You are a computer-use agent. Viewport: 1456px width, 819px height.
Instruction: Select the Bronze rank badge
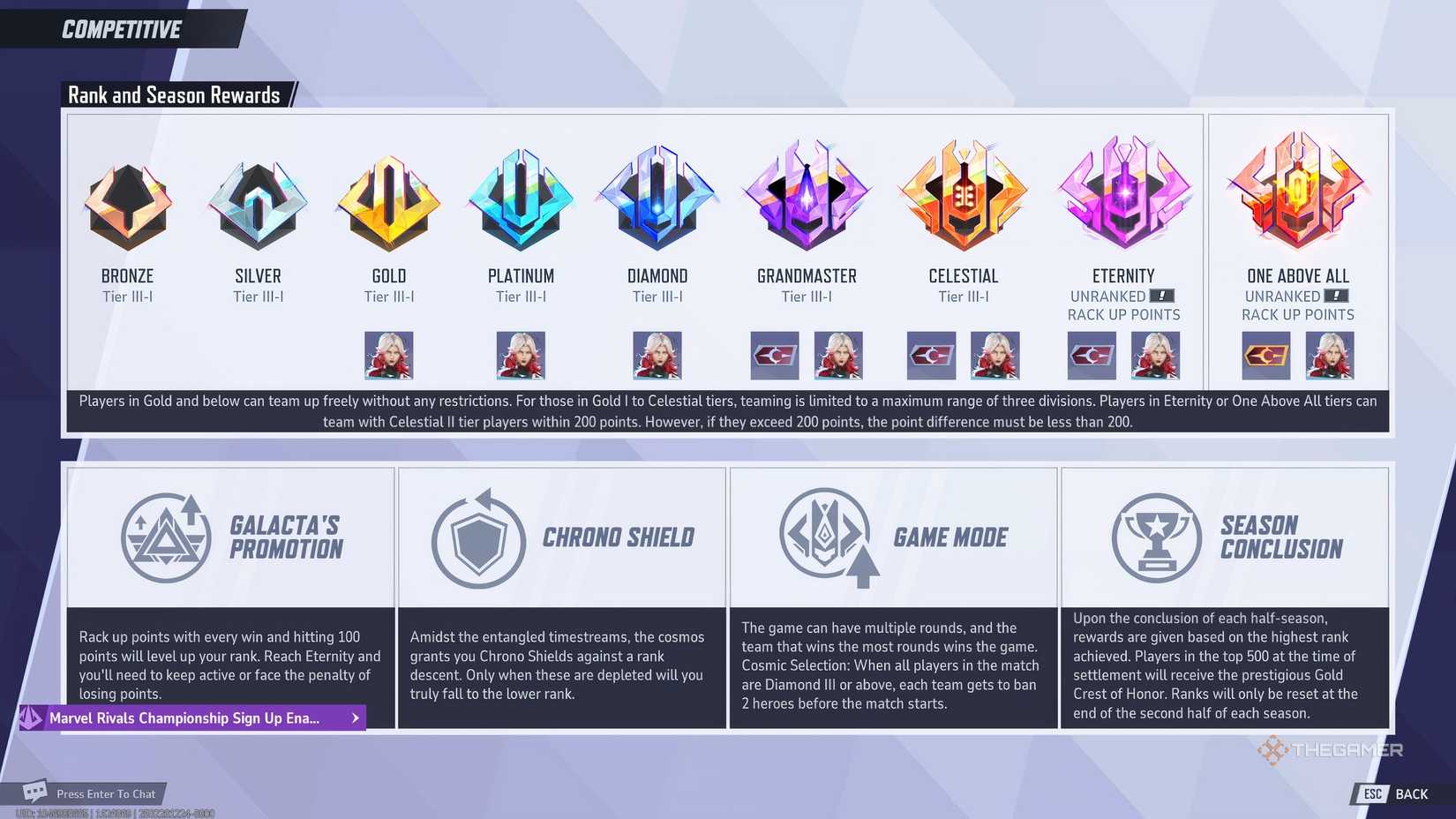126,201
